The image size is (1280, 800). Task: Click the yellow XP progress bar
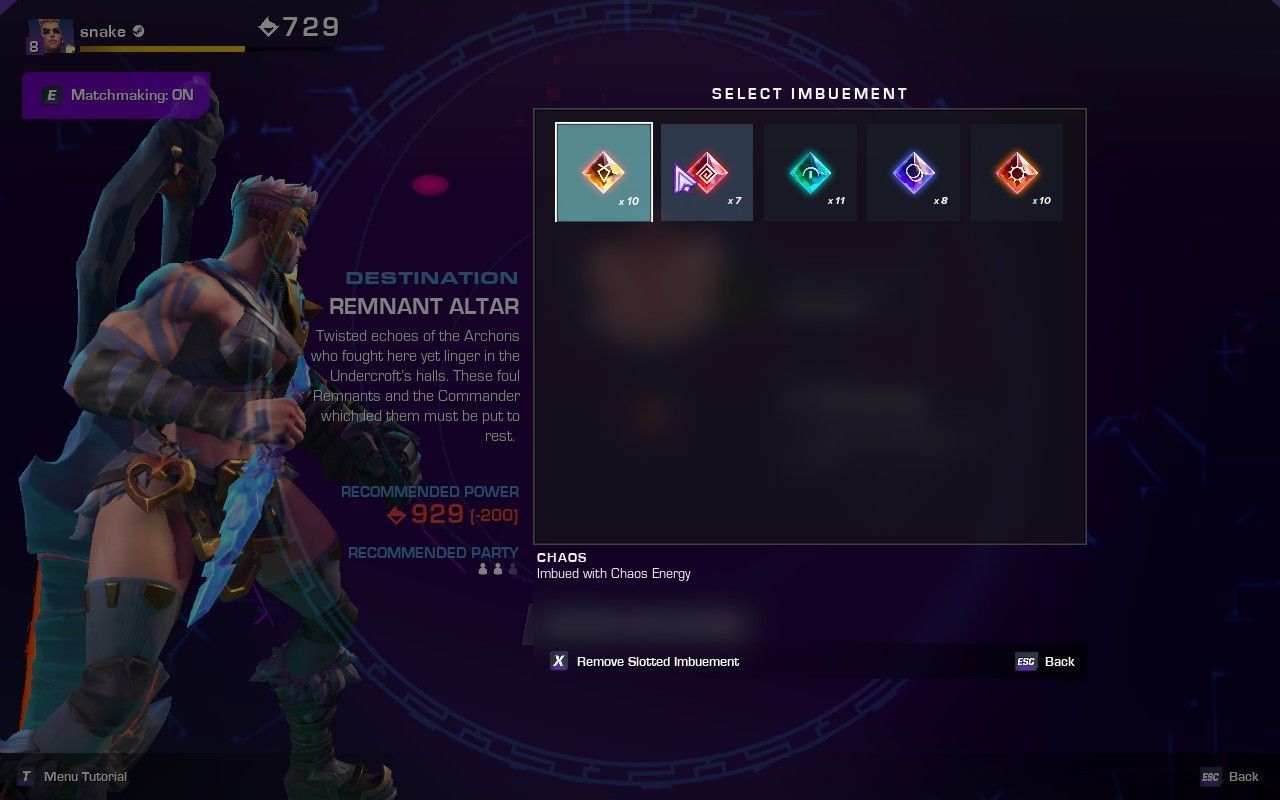coord(160,46)
